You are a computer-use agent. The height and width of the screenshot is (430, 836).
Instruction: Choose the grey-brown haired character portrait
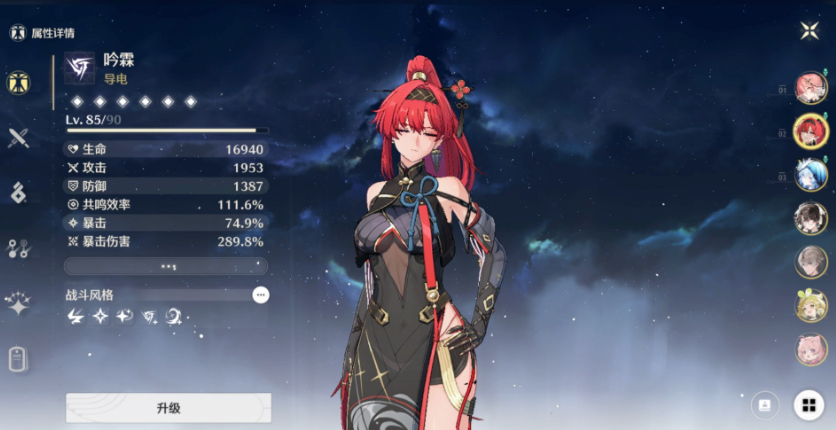810,262
